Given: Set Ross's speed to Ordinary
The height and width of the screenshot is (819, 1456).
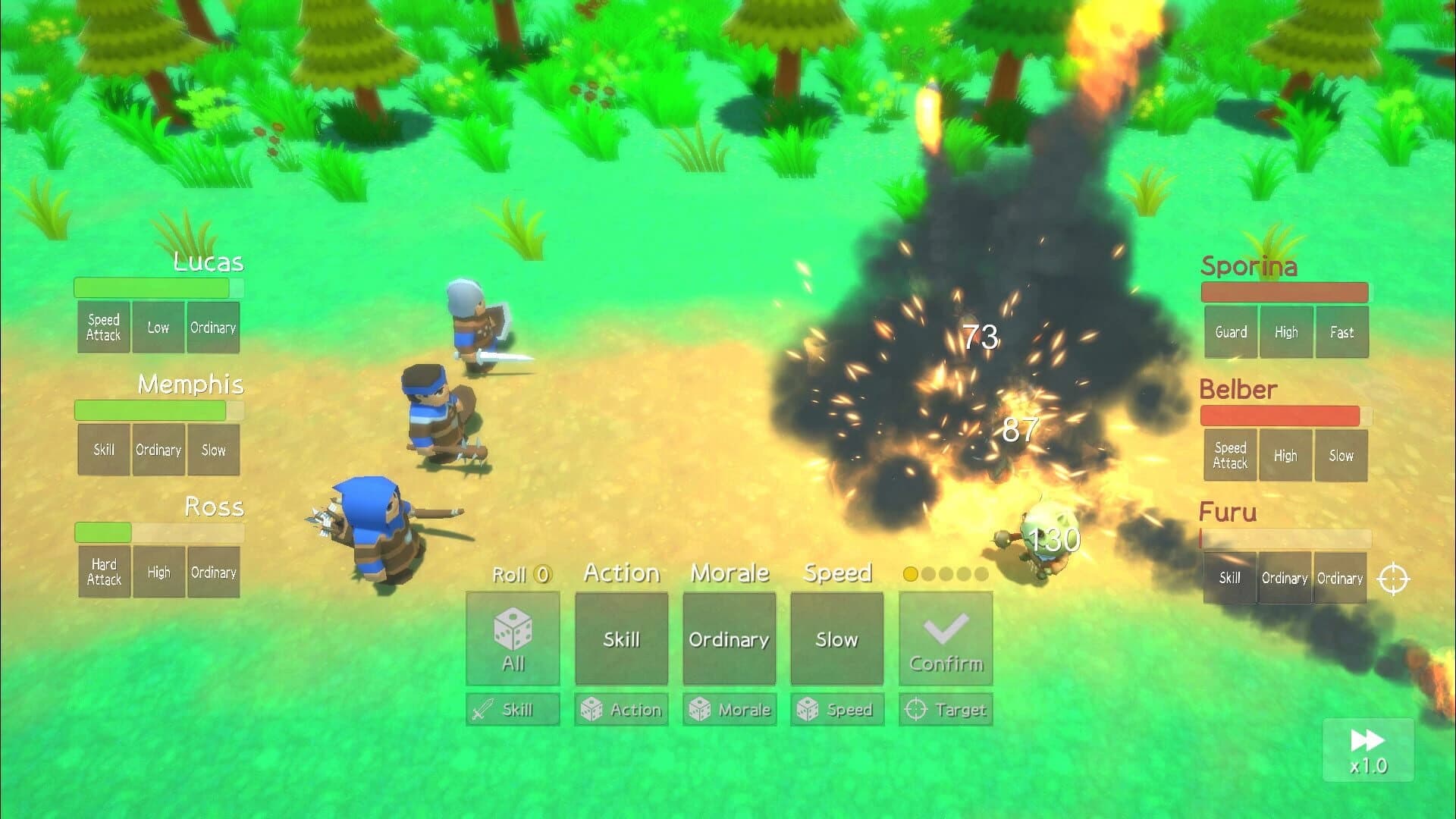Looking at the screenshot, I should (x=213, y=572).
